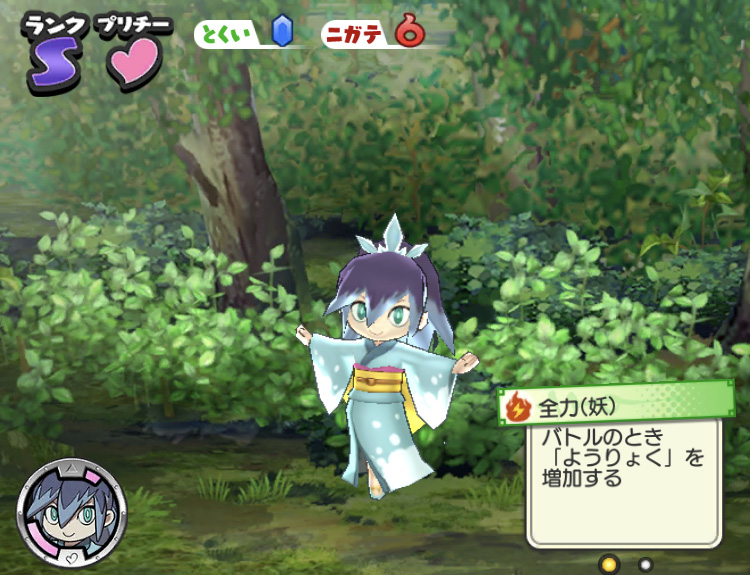Select the yellow page indicator dot
Screen dimensions: 750x575
click(x=608, y=564)
